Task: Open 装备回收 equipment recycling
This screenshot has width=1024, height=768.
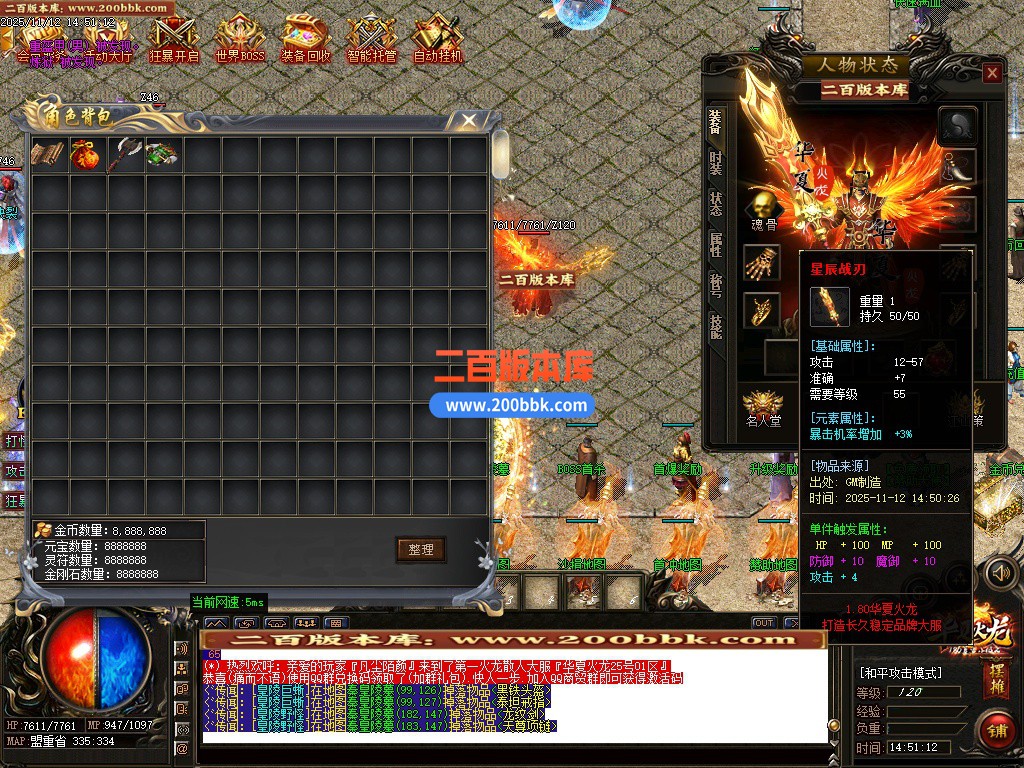Action: coord(306,40)
